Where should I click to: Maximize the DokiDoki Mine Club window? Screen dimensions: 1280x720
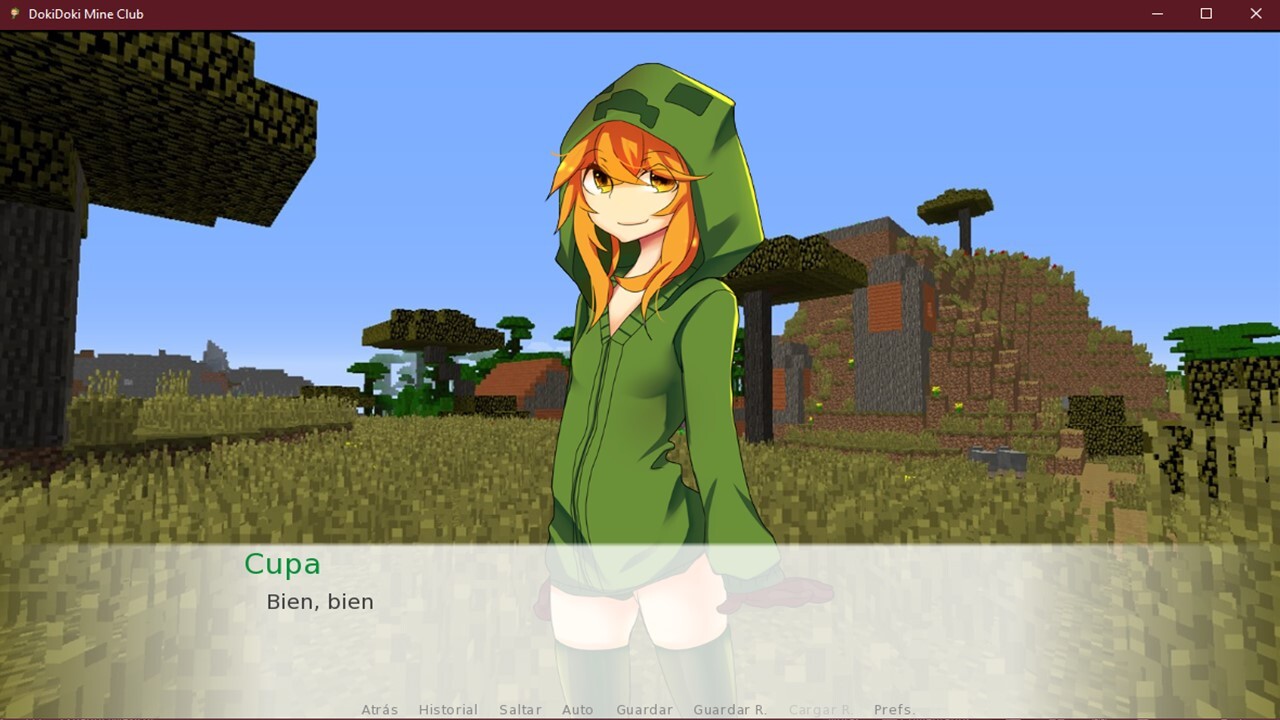click(x=1206, y=13)
